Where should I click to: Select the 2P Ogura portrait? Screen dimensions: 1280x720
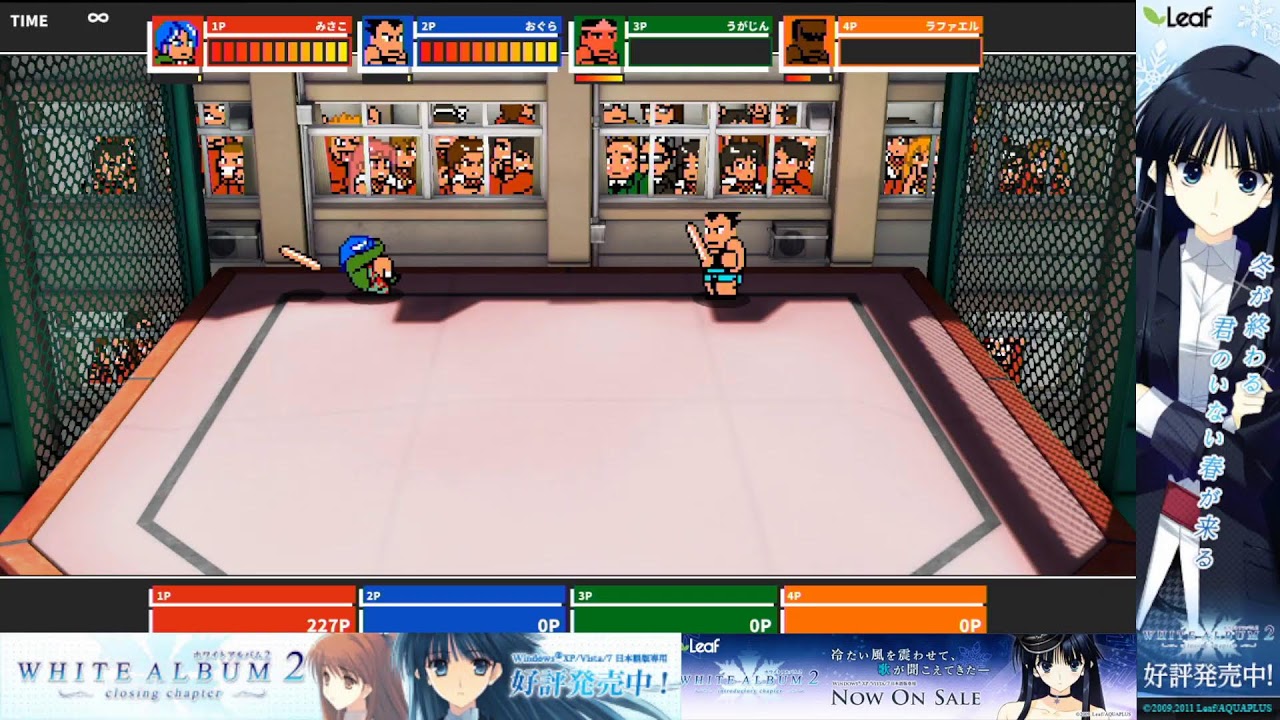pos(386,43)
